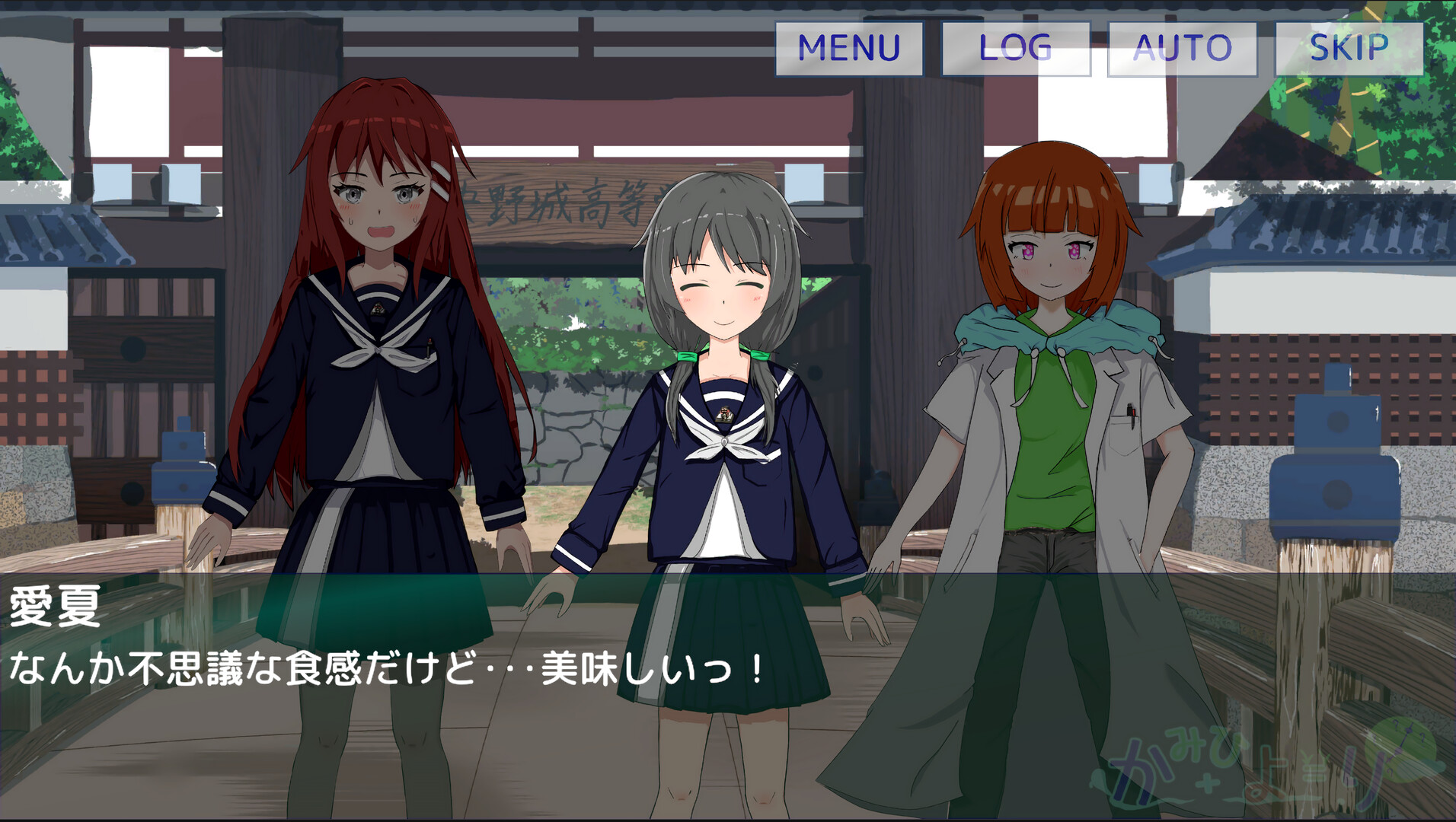The height and width of the screenshot is (822, 1456).
Task: Open the LOG of past dialogue
Action: point(1016,47)
